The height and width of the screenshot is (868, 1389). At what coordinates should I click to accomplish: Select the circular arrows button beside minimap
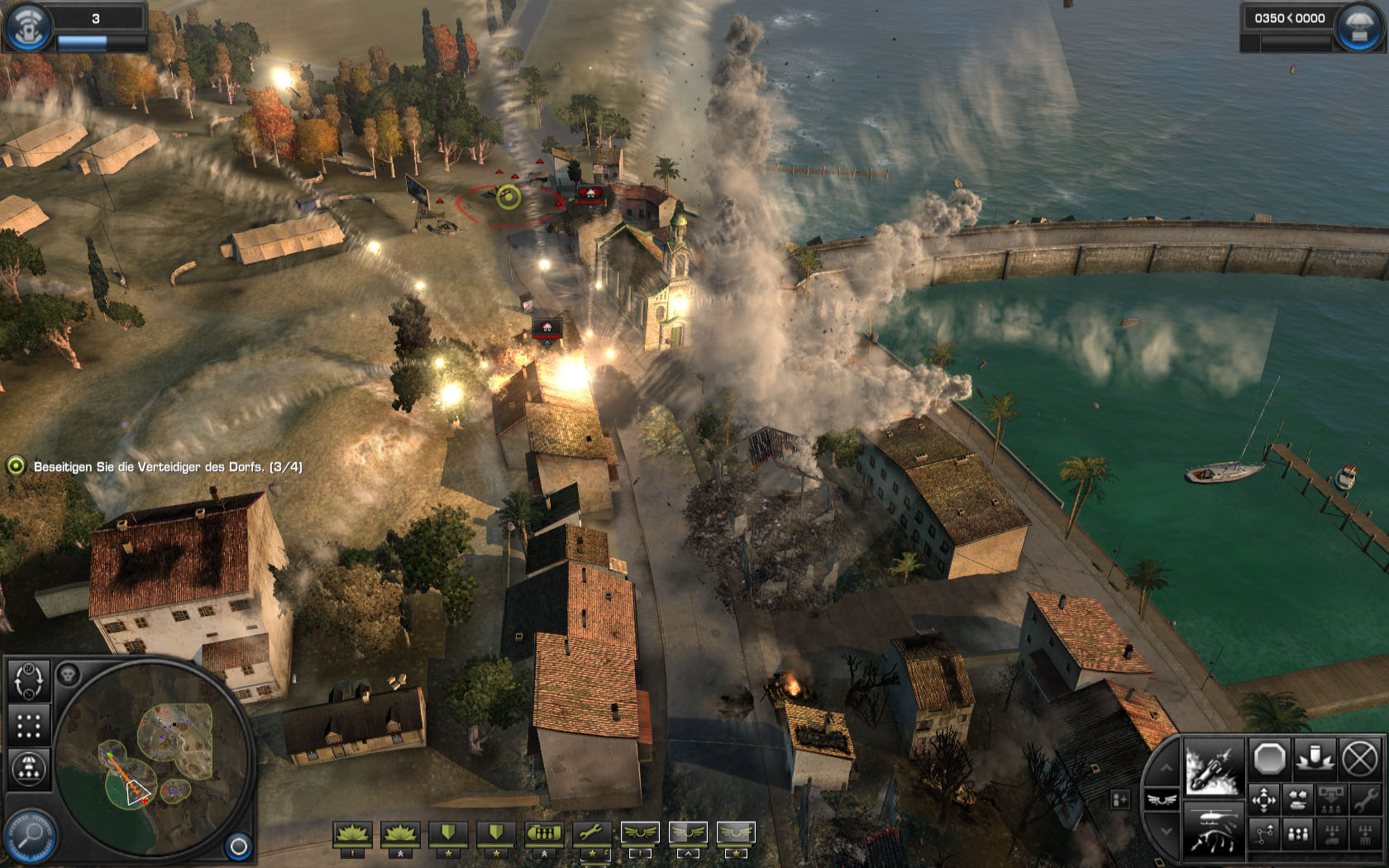pos(29,681)
